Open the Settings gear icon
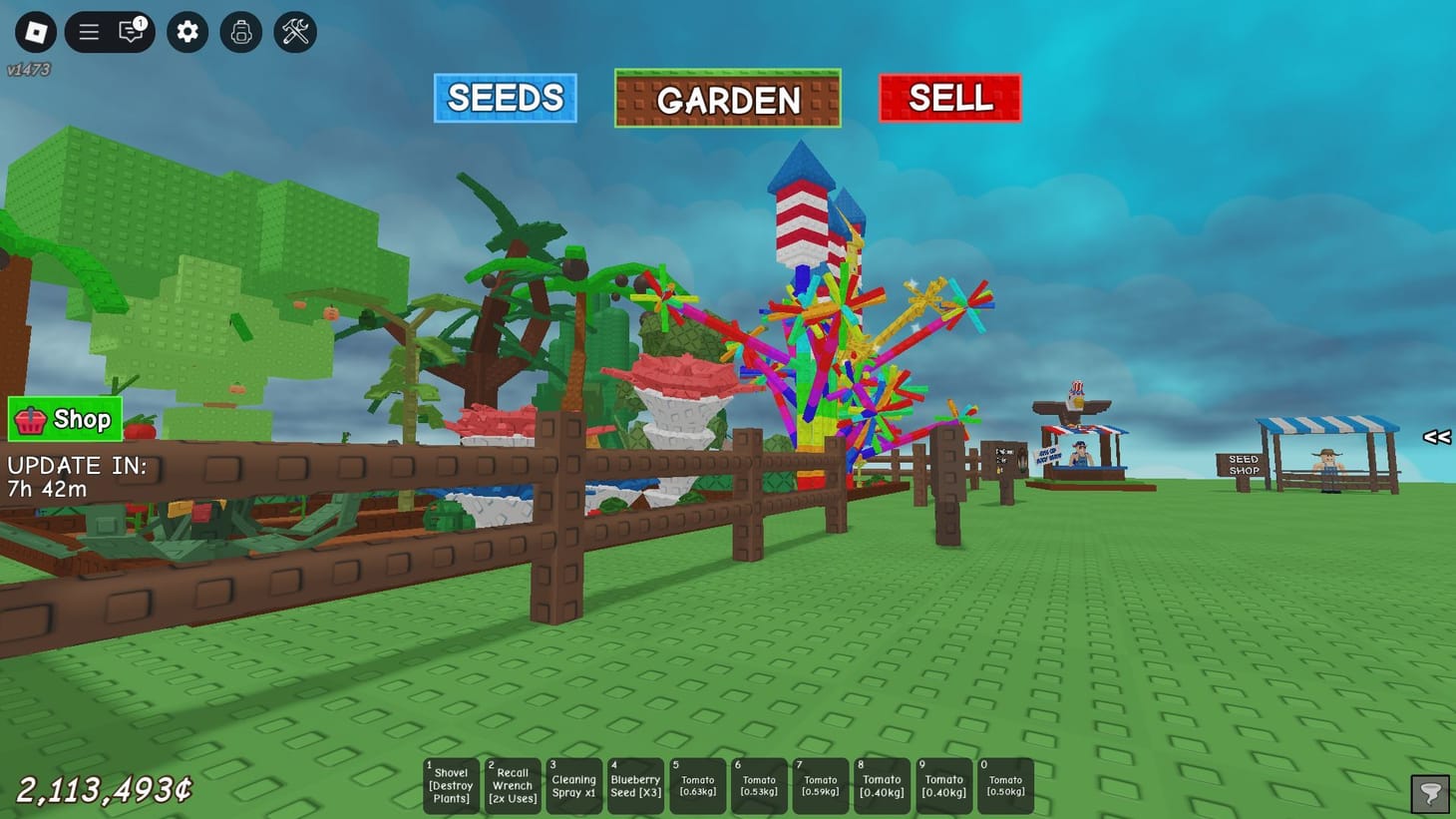 [x=186, y=31]
